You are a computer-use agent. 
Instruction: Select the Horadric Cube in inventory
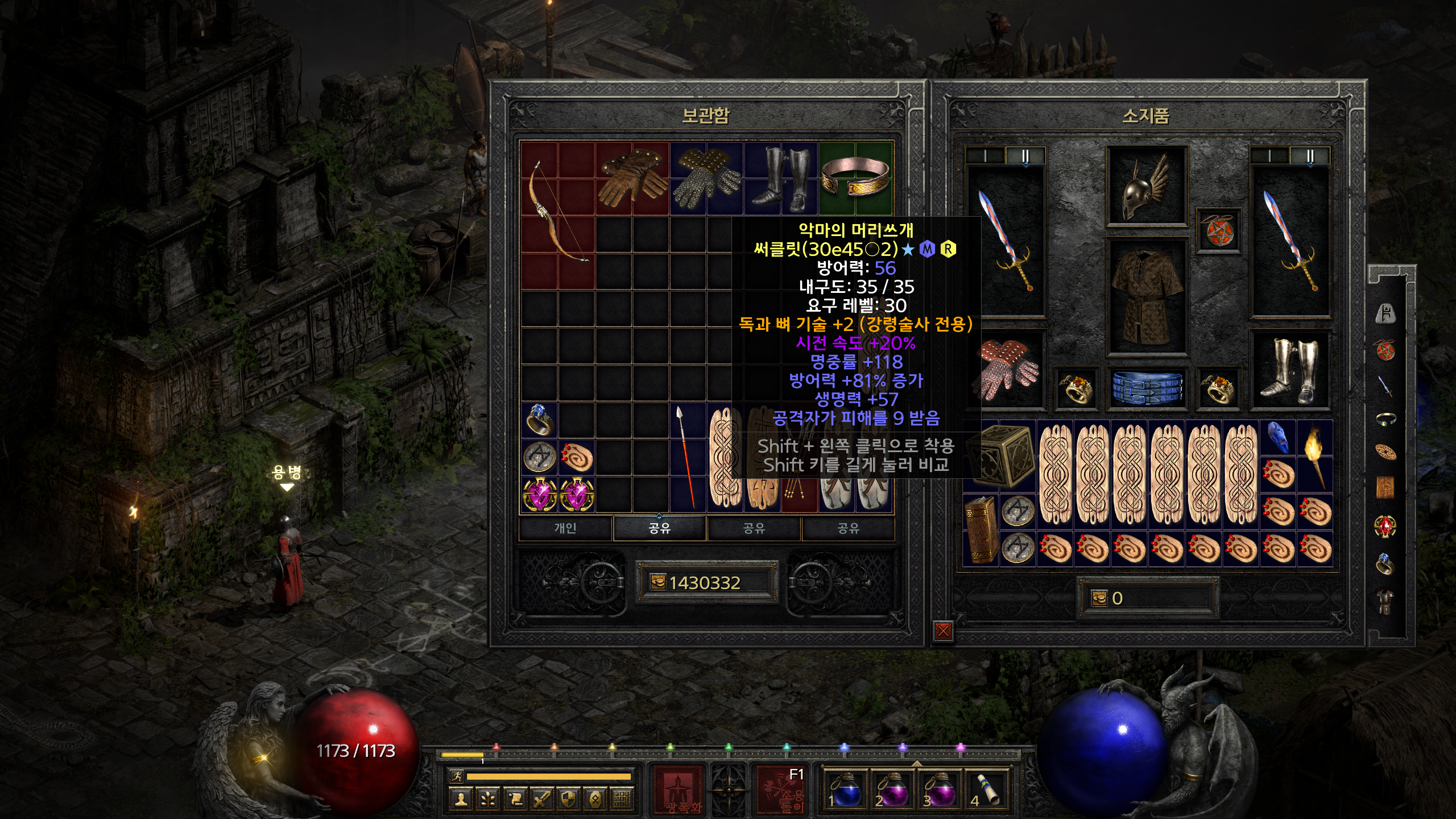[999, 455]
